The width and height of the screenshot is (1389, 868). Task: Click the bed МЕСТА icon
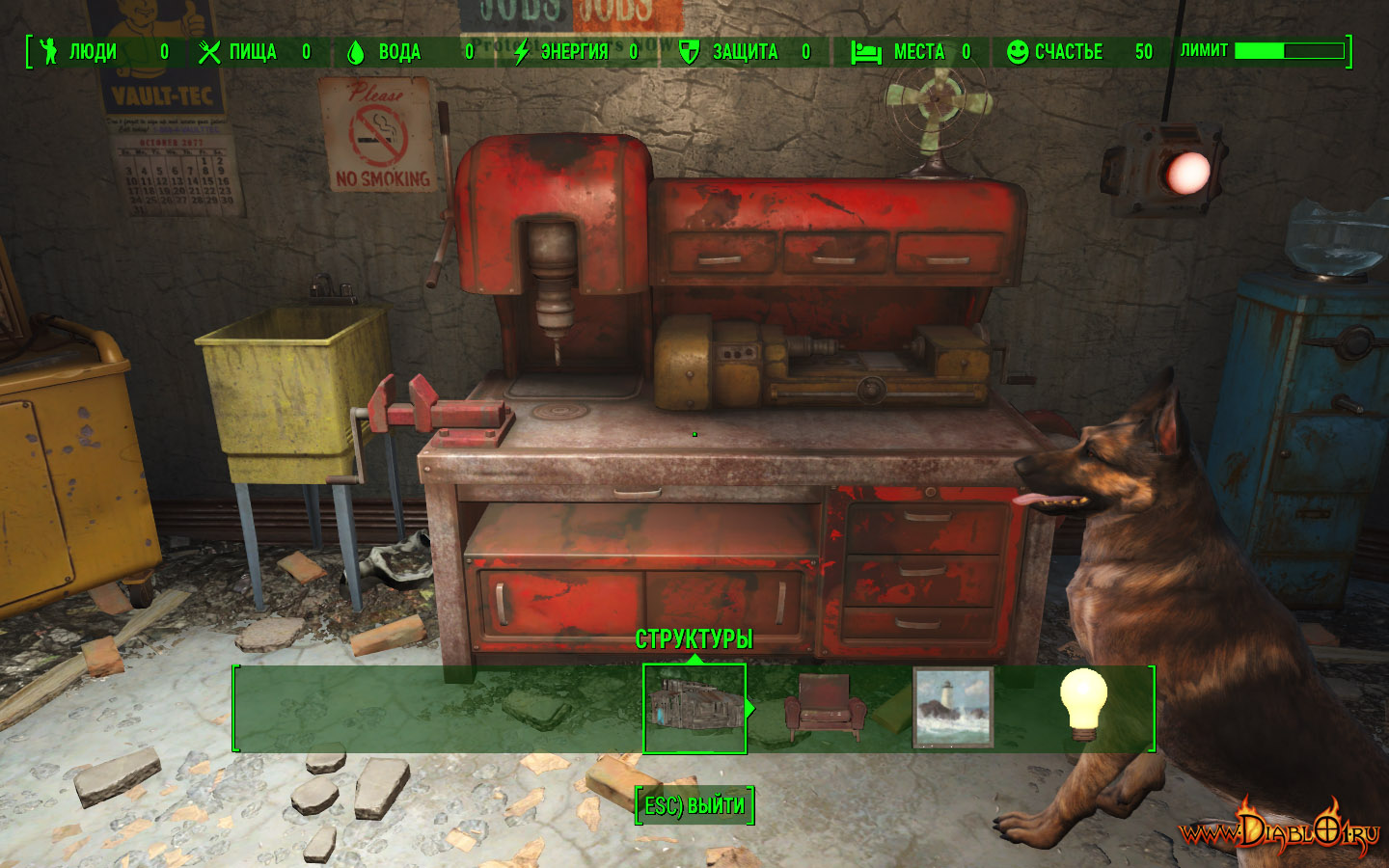click(x=865, y=53)
